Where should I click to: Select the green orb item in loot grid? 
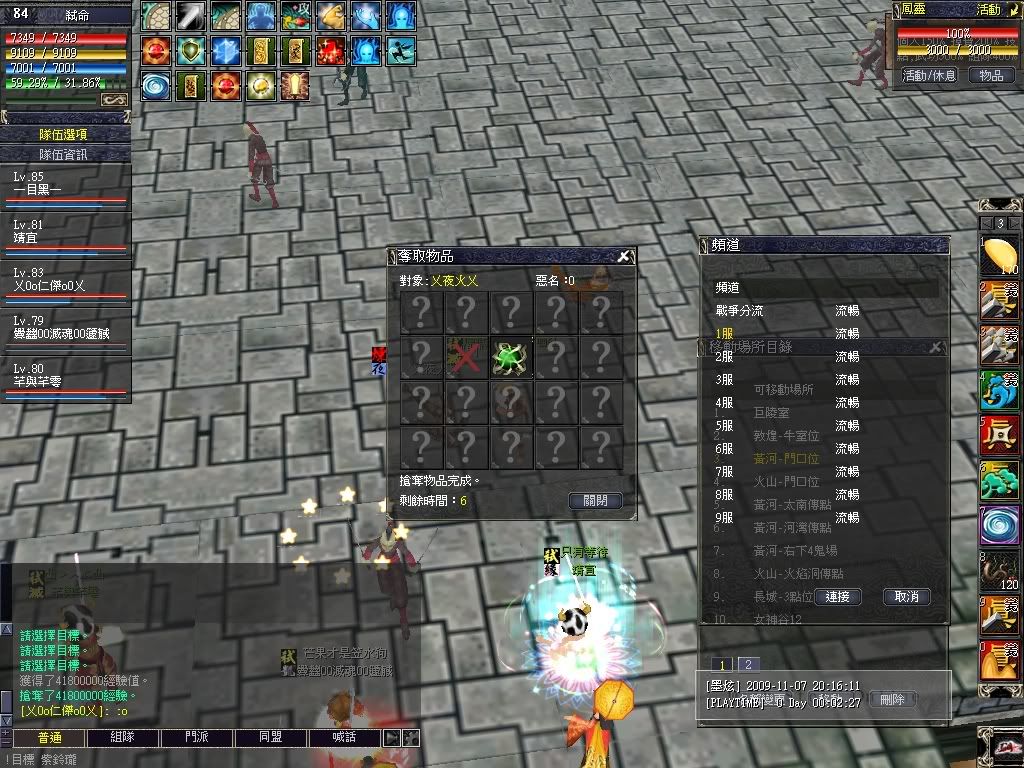tap(510, 356)
